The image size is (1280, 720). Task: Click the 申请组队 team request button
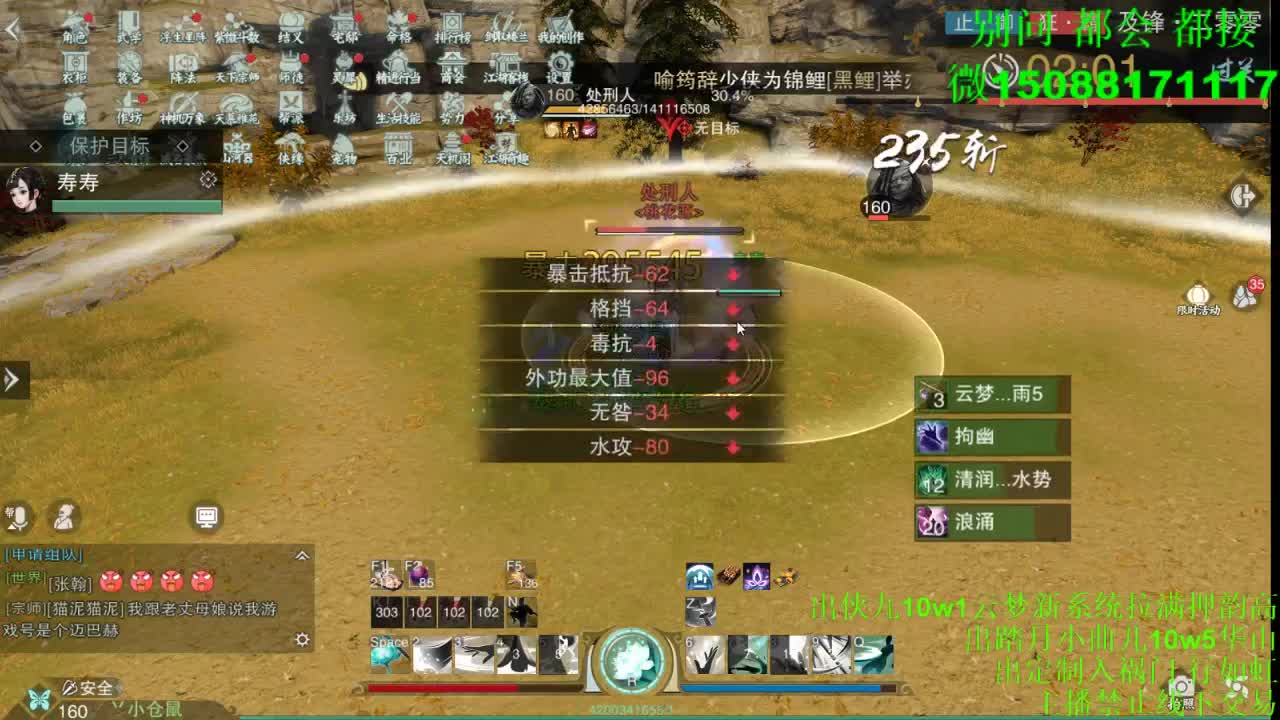coord(43,555)
